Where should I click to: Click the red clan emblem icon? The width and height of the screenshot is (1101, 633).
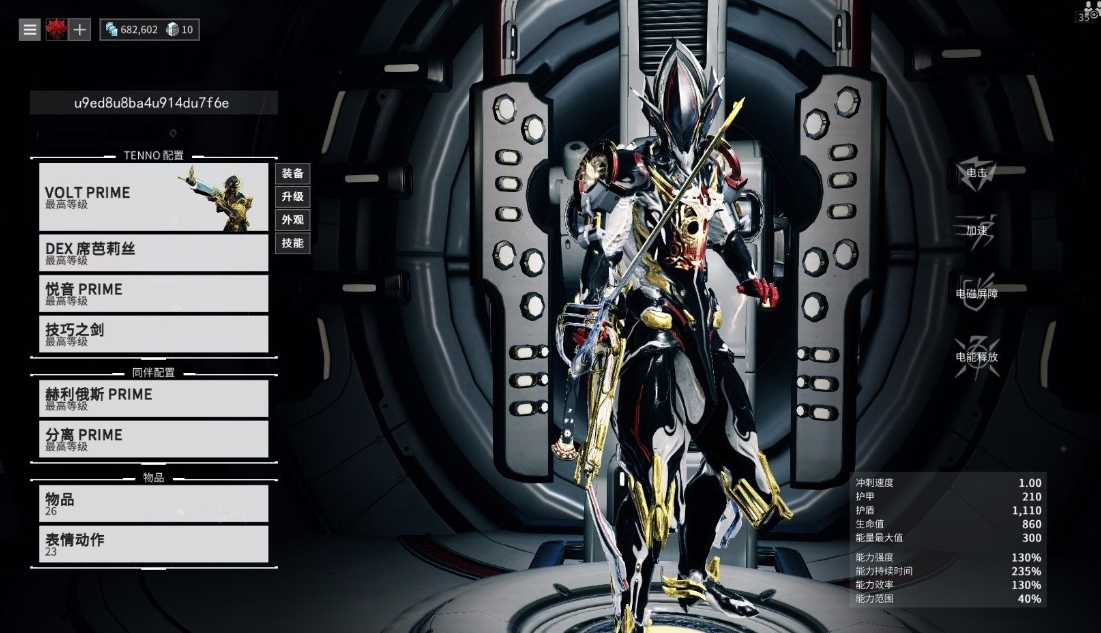pos(55,30)
